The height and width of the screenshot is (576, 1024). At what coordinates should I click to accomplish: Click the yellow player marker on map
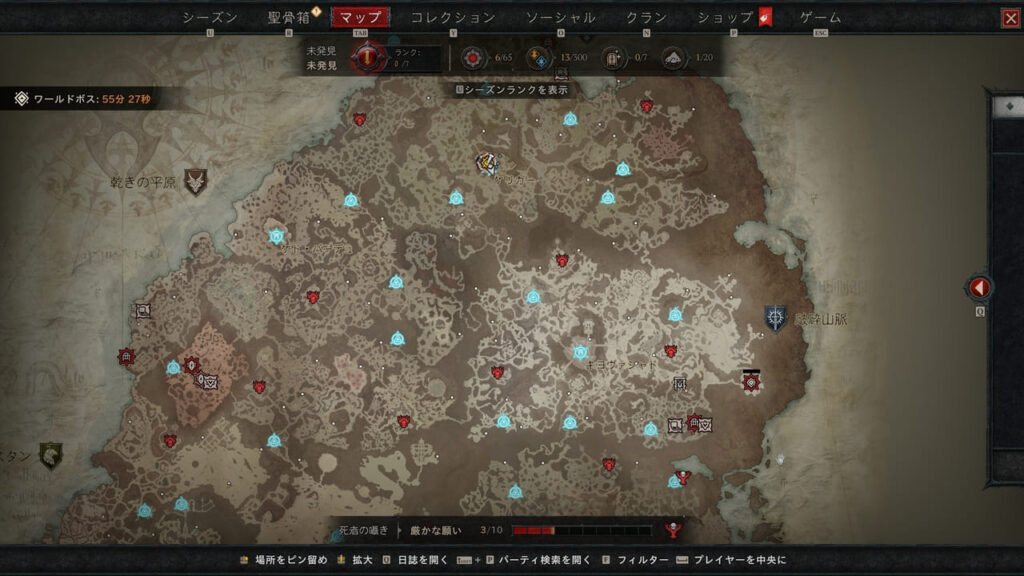click(488, 162)
